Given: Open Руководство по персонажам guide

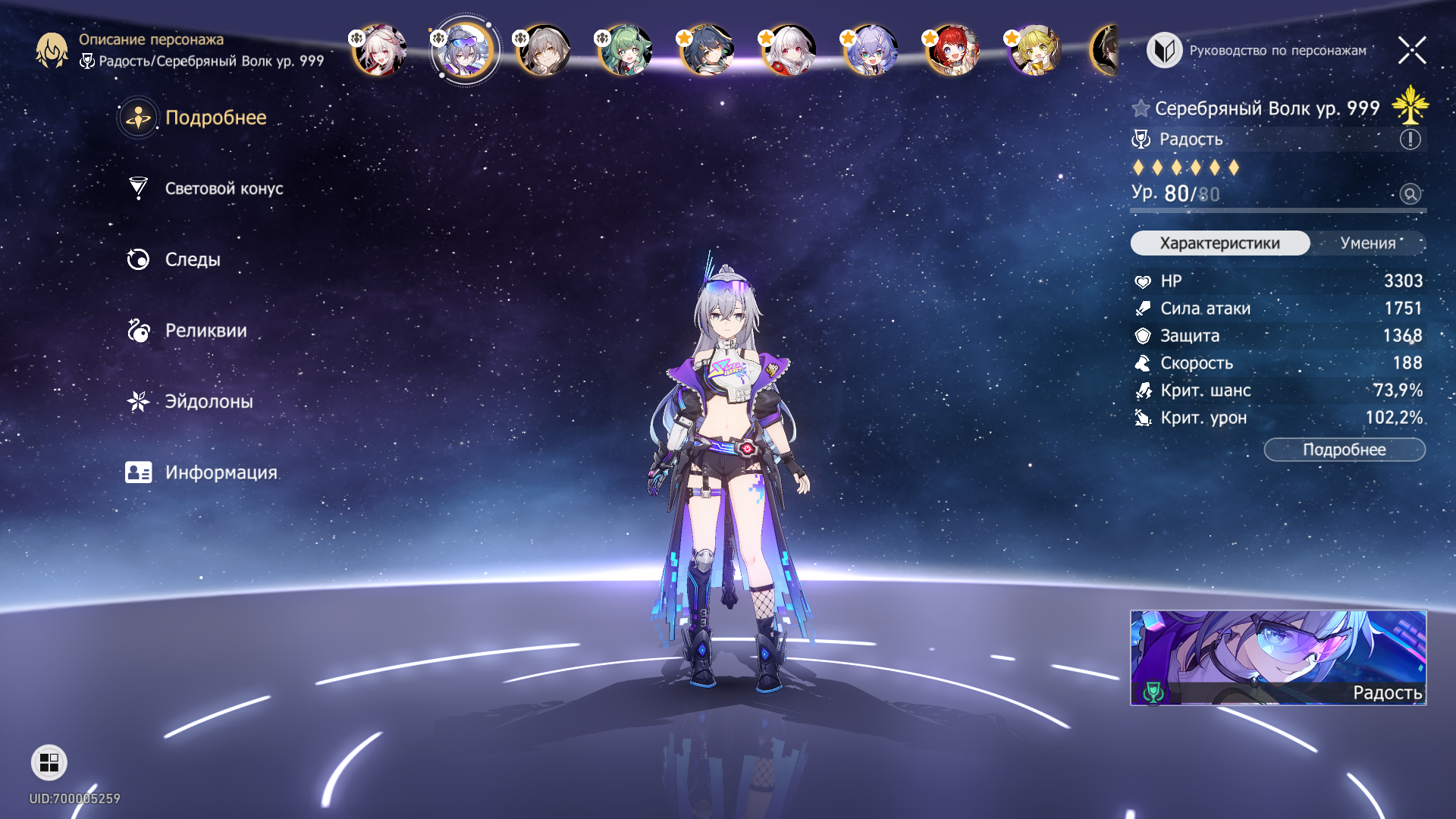Looking at the screenshot, I should [1259, 51].
